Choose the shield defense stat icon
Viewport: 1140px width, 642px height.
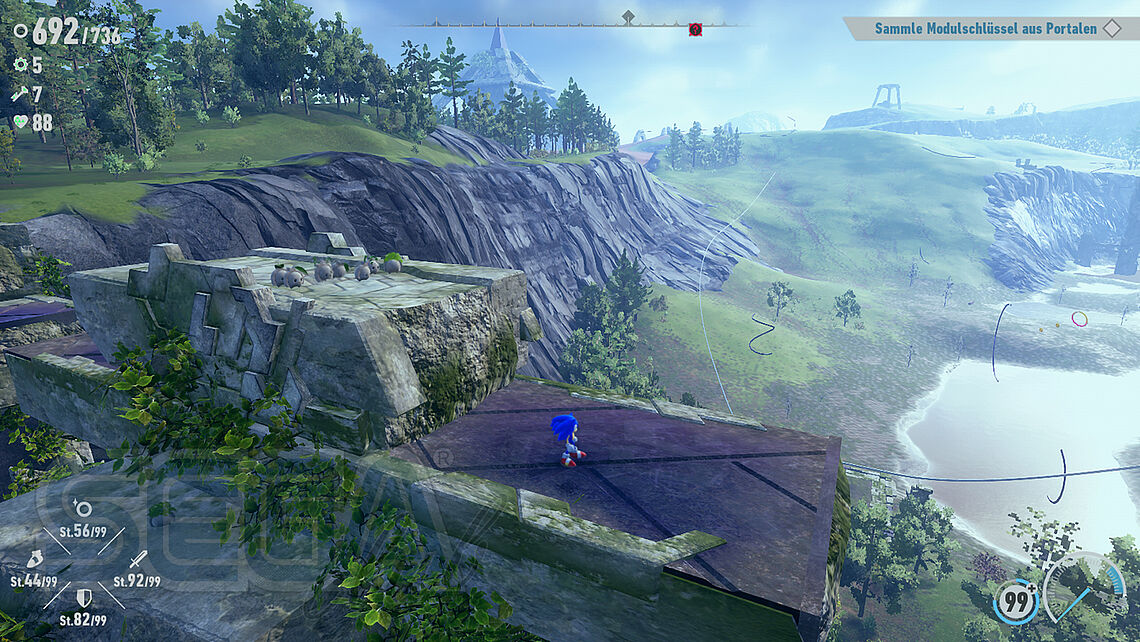click(x=85, y=597)
